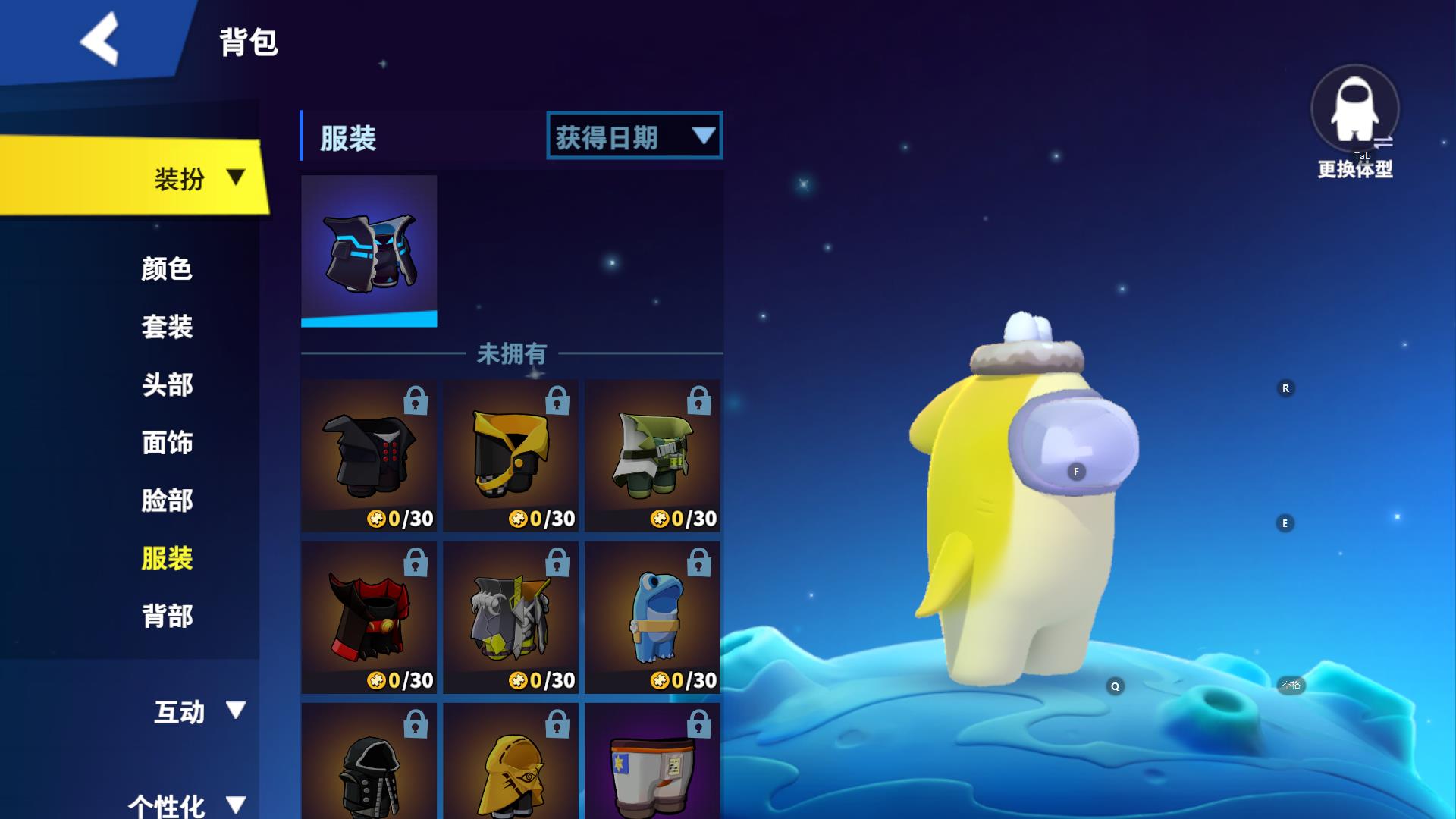Click the 更换体型 body type button
The height and width of the screenshot is (819, 1456).
[x=1355, y=121]
